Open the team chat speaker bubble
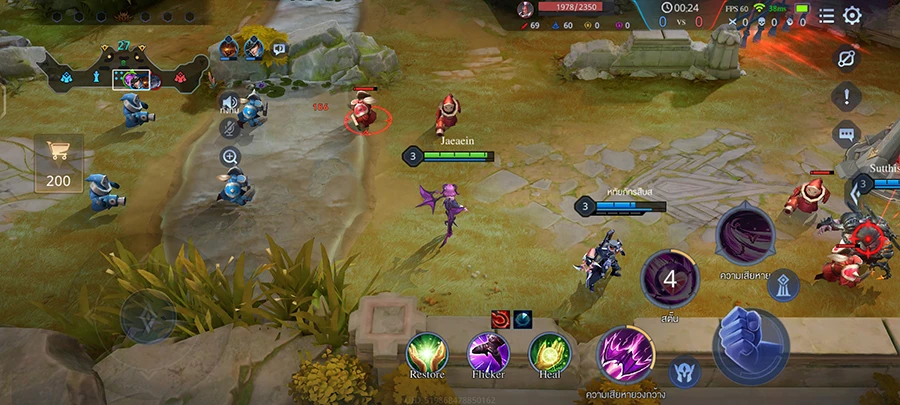Image resolution: width=900 pixels, height=405 pixels. (x=279, y=47)
